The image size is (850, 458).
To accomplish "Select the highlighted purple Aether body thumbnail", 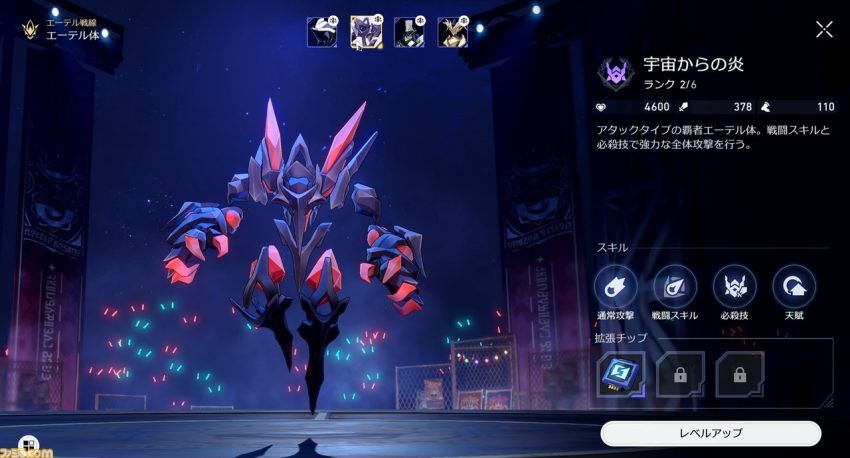I will coord(366,32).
